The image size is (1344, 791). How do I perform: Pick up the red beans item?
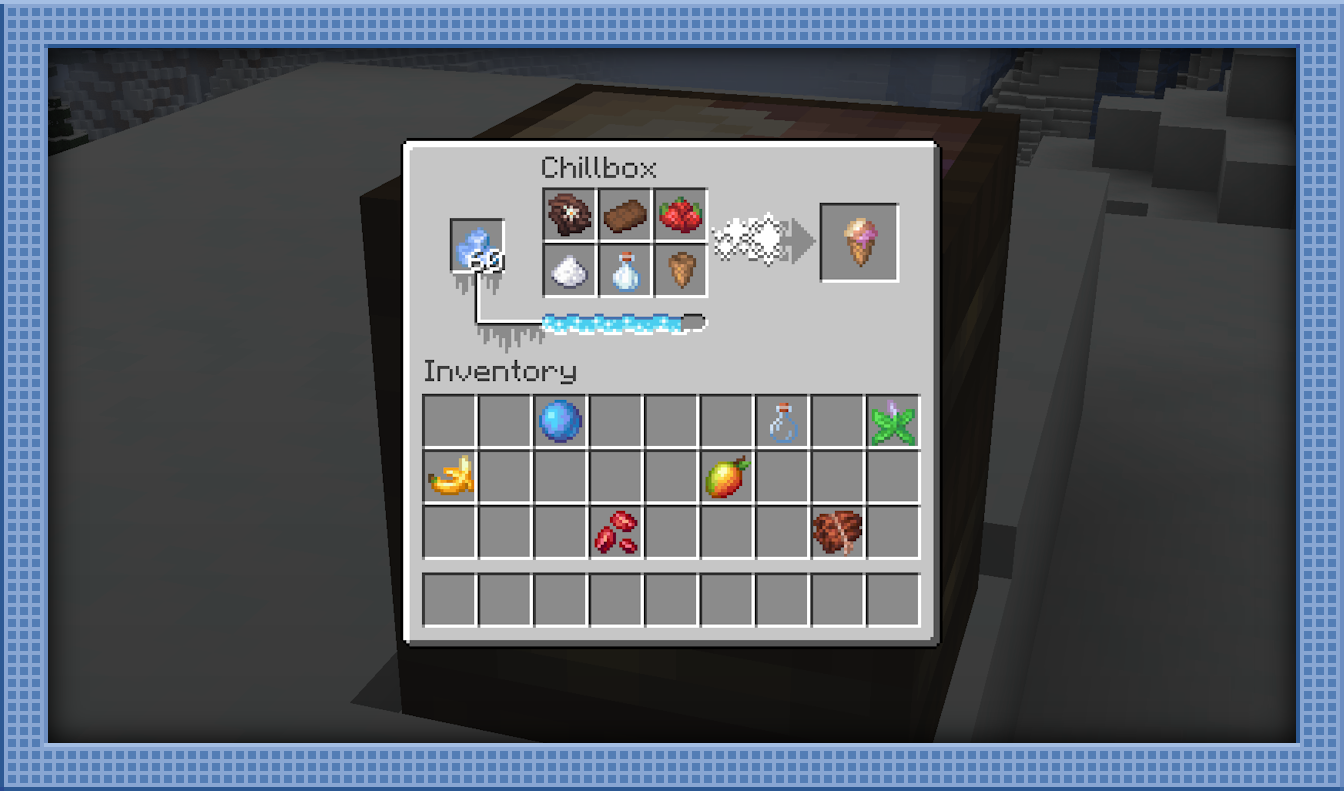tap(616, 532)
